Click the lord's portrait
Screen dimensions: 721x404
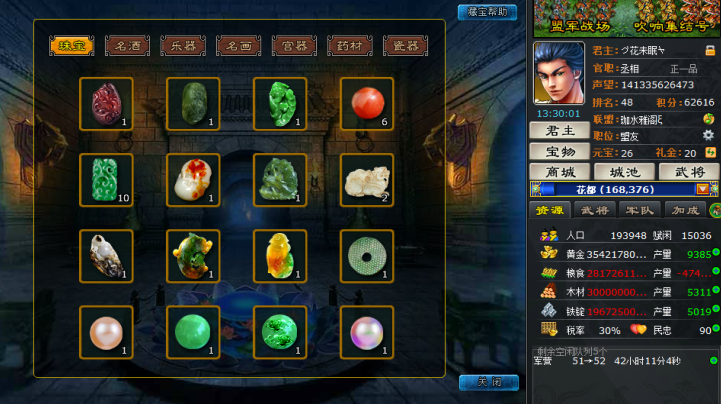[x=560, y=73]
